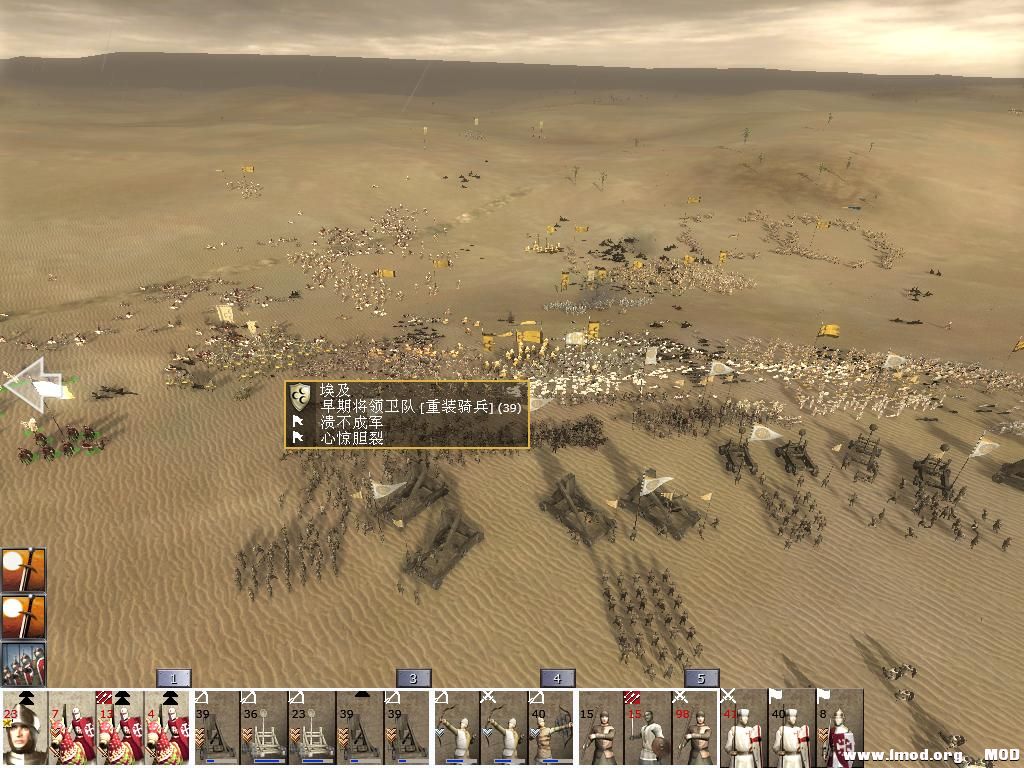Choose the white-robed unit card showing red 41
Image resolution: width=1024 pixels, height=768 pixels.
click(x=744, y=729)
